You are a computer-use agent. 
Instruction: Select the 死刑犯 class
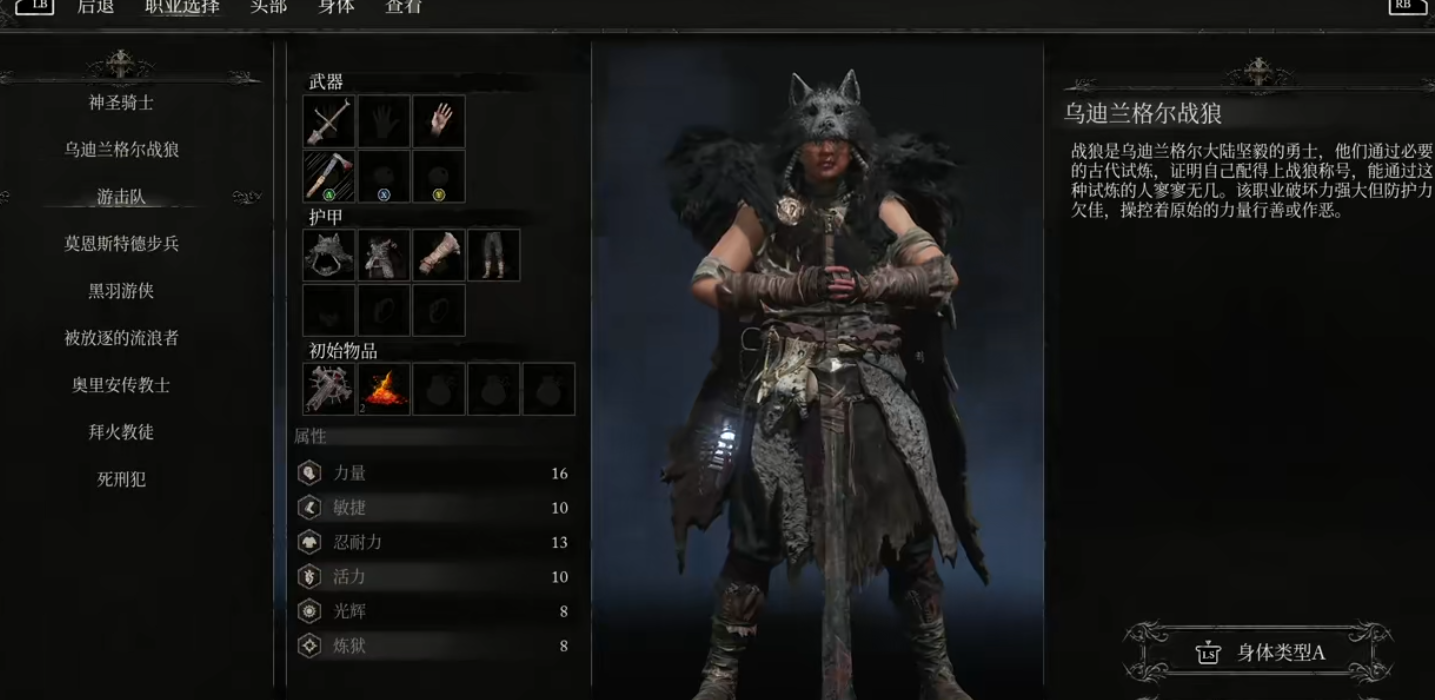click(x=121, y=479)
